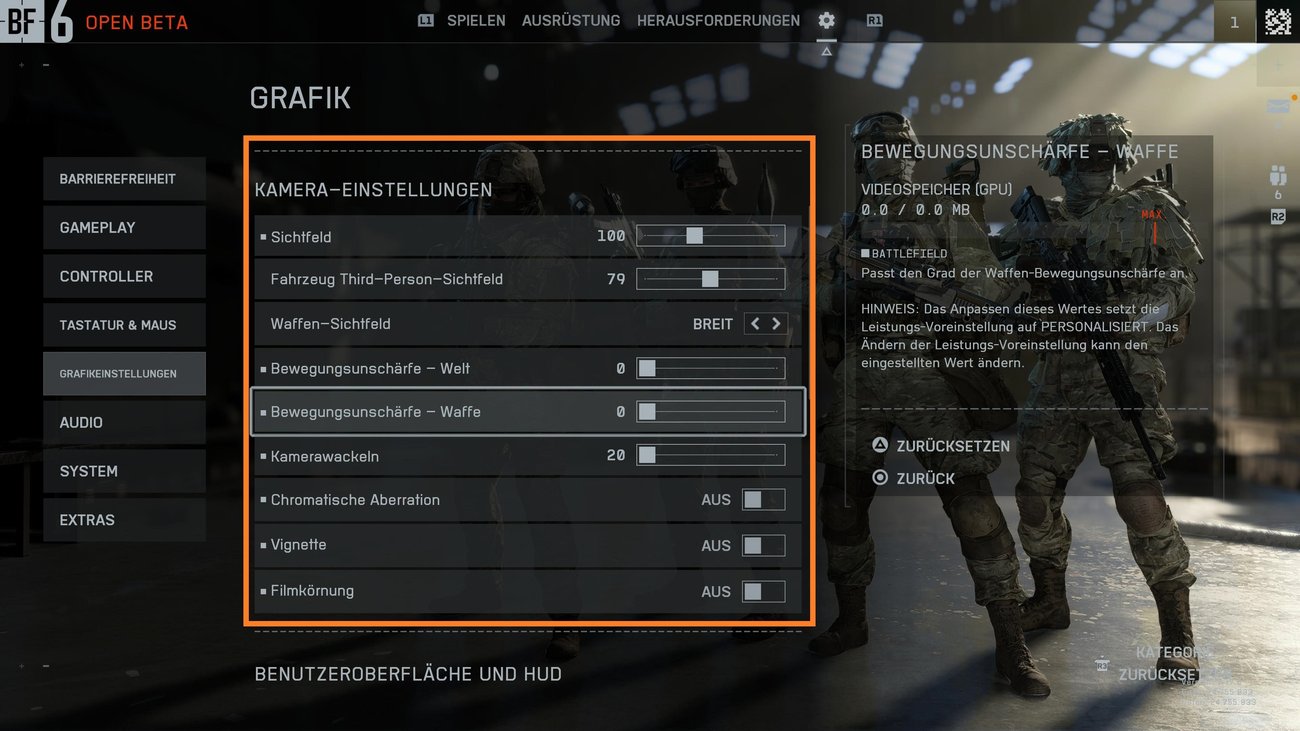Switch to the Audio settings tab
The image size is (1300, 731).
124,422
